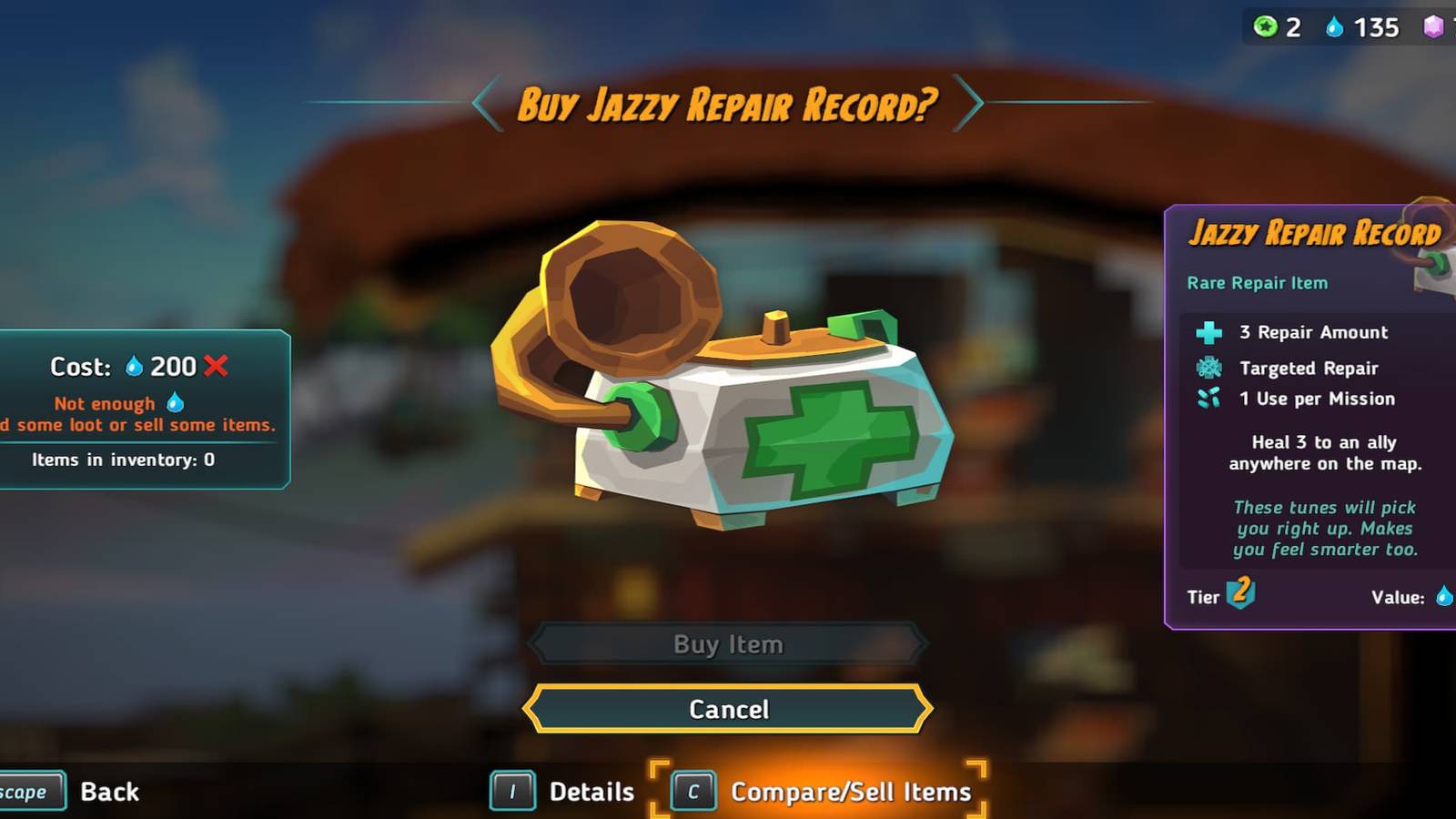Click the 1 Use per Mission icon

[1208, 399]
